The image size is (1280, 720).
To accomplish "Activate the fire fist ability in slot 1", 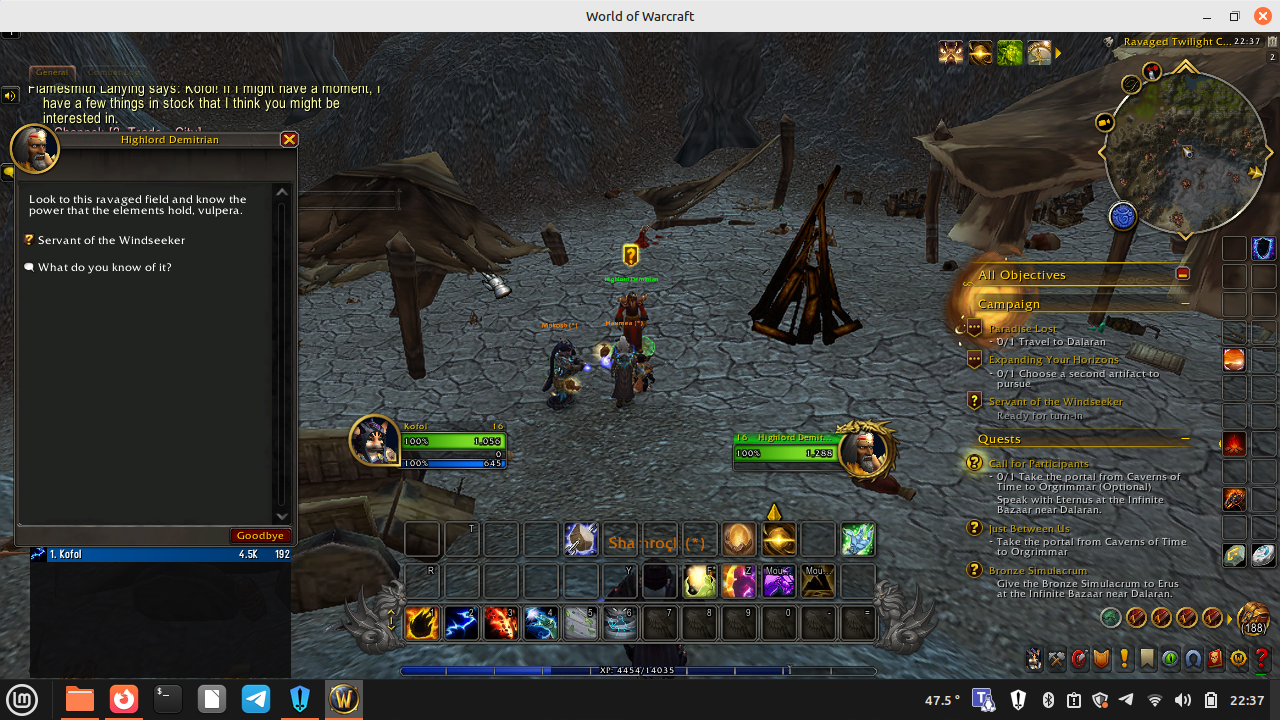I will [x=422, y=623].
